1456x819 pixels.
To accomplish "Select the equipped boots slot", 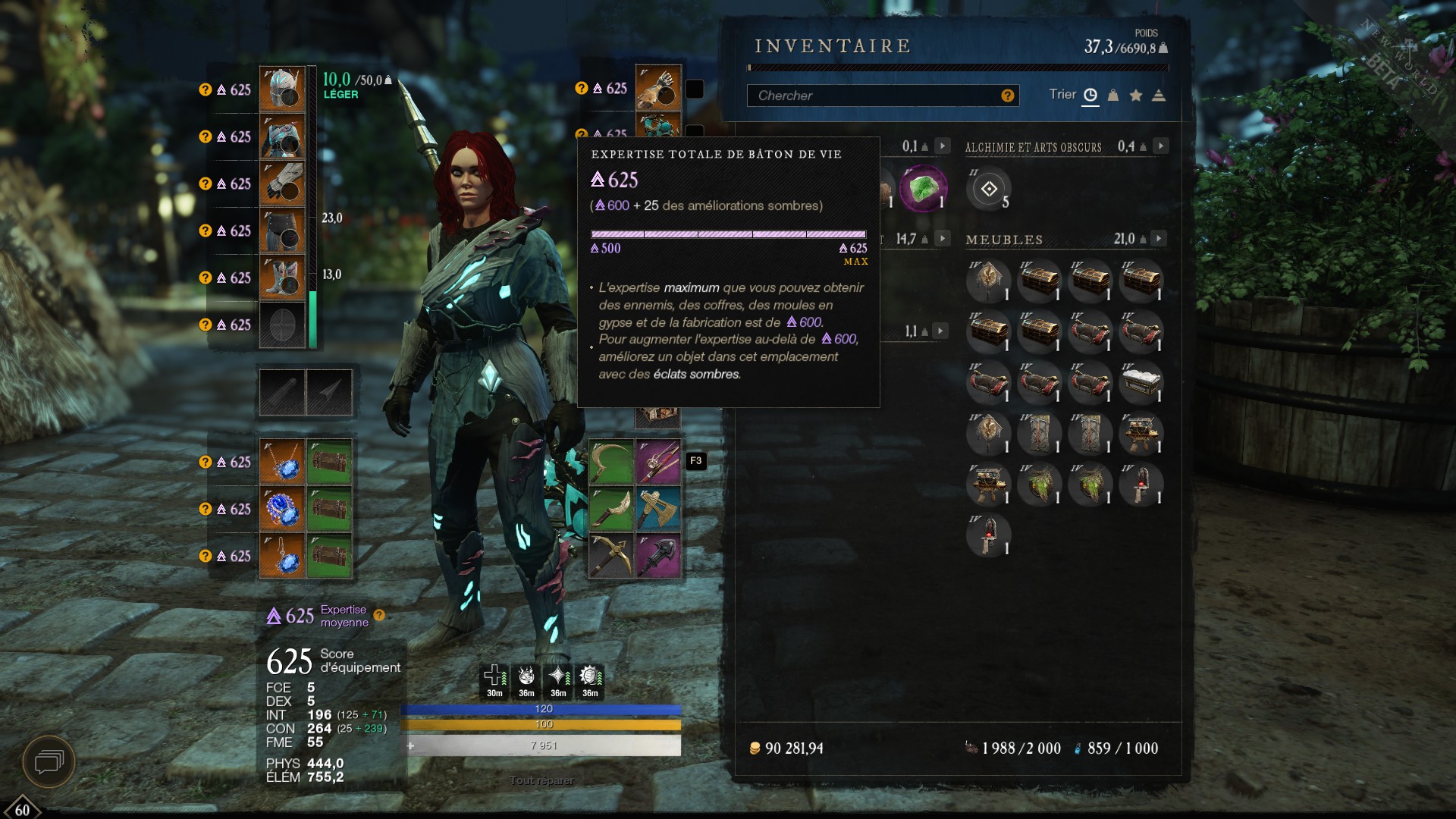I will (x=282, y=278).
